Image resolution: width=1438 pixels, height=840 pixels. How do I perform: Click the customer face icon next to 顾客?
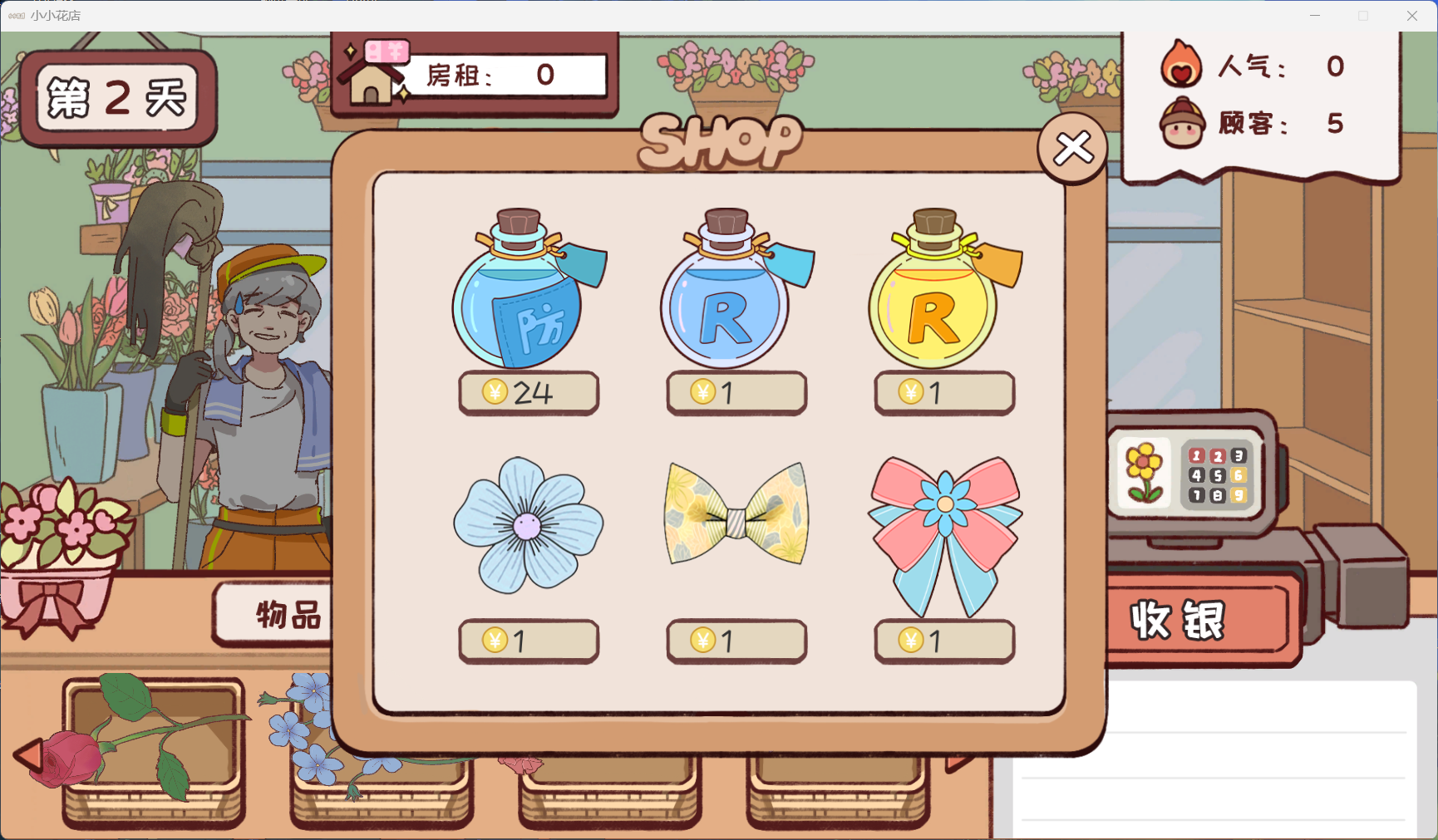point(1180,125)
